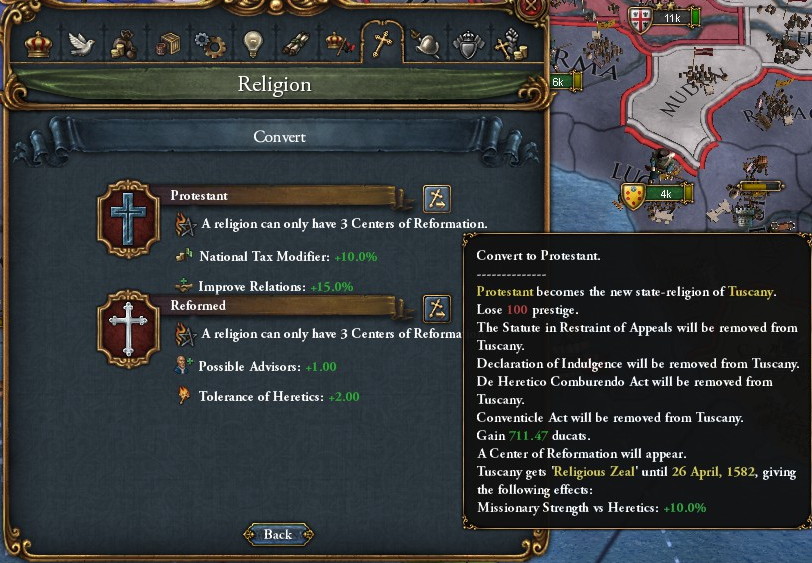Screen dimensions: 812x563
Task: Open the Missions scrolls tab
Action: click(x=296, y=45)
